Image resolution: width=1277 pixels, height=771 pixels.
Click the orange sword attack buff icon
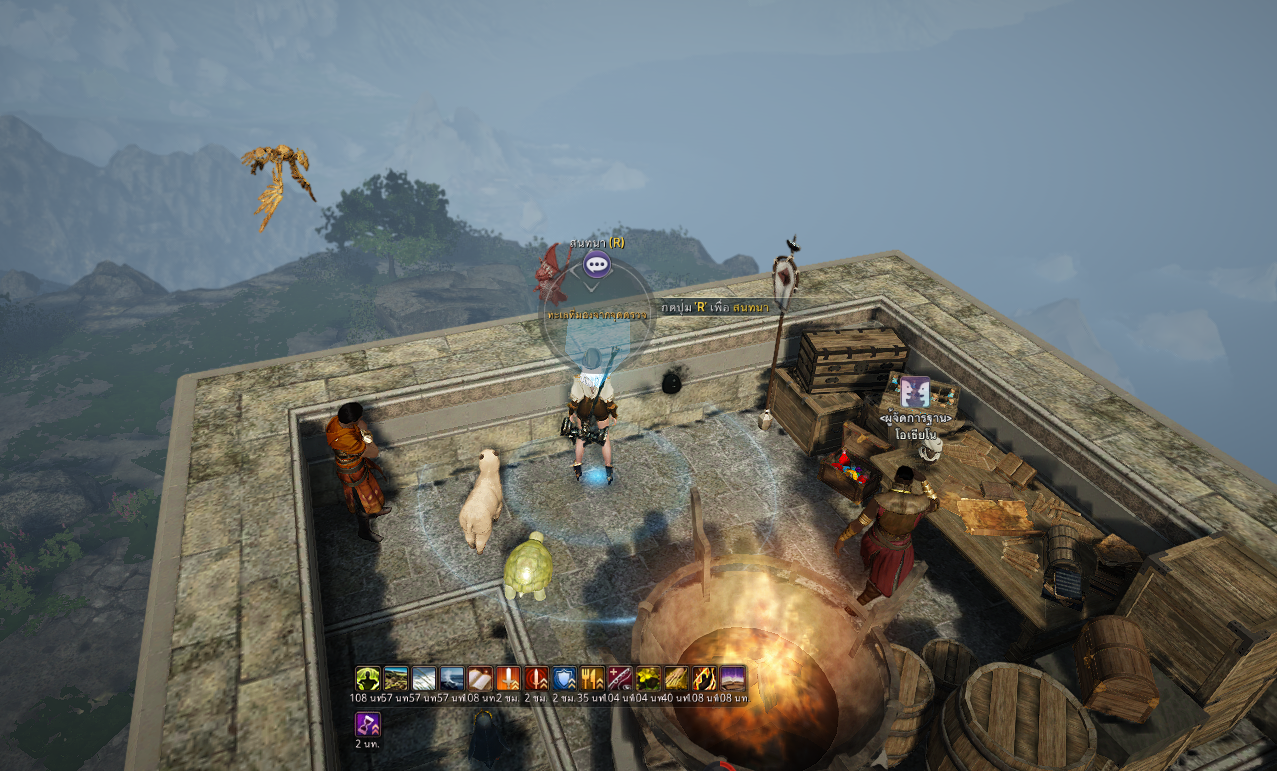(508, 679)
